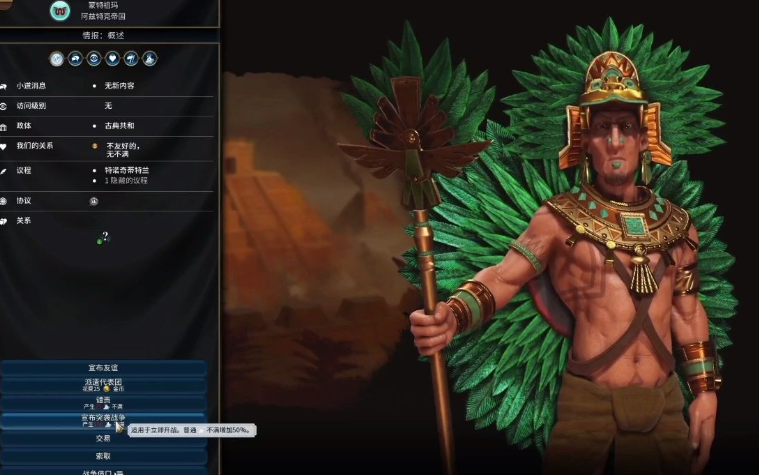Open the gossip tab icon beside overview
This screenshot has height=475, width=759.
click(x=76, y=59)
